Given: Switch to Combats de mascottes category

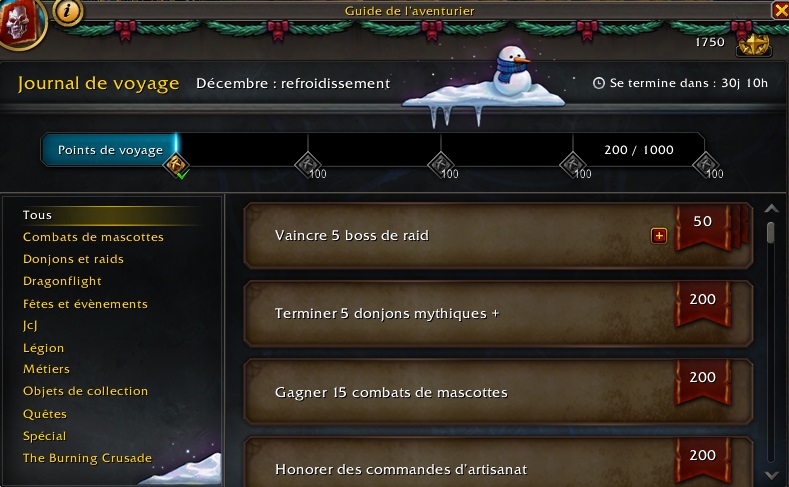Looking at the screenshot, I should [x=93, y=237].
